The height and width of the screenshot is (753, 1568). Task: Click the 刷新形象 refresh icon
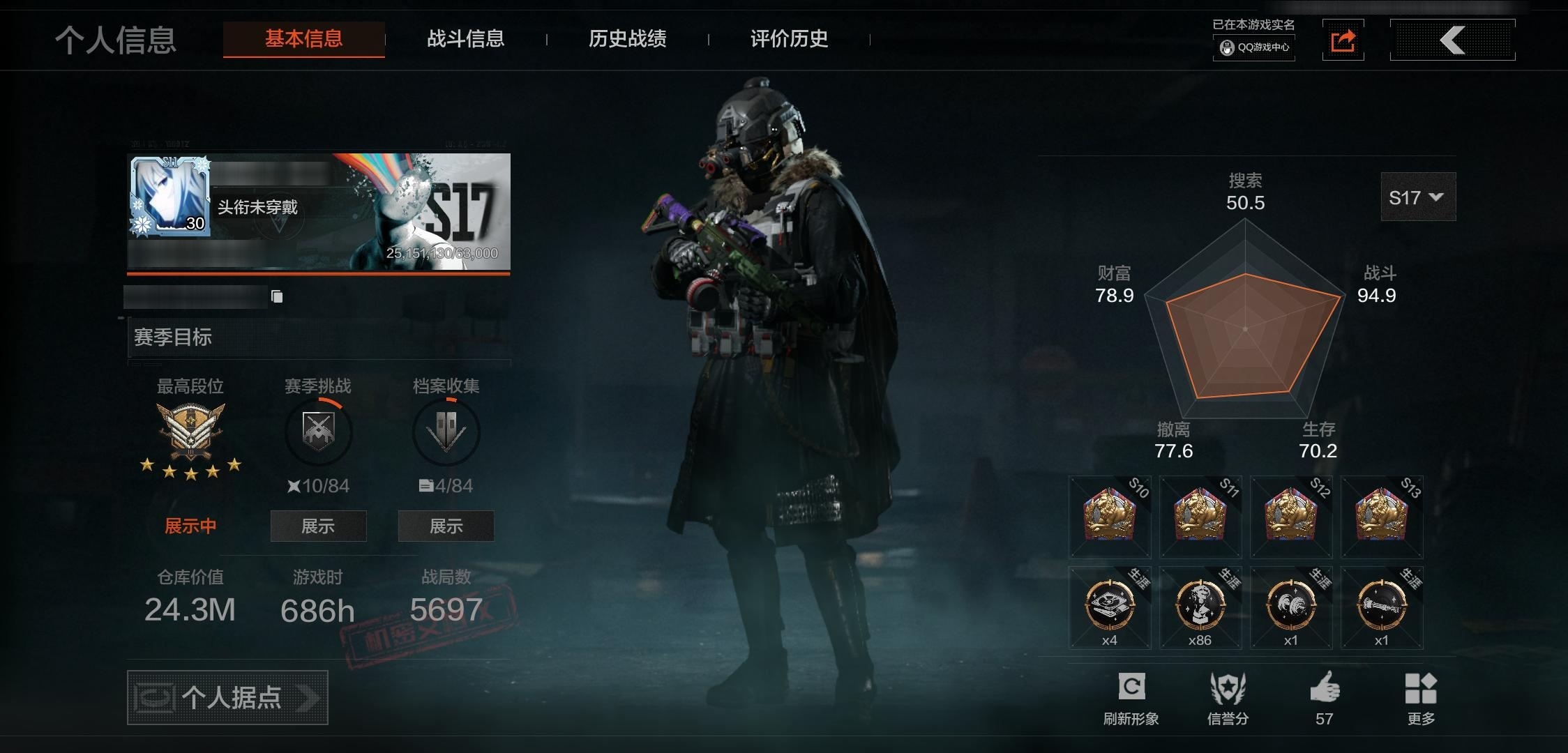tap(1131, 688)
